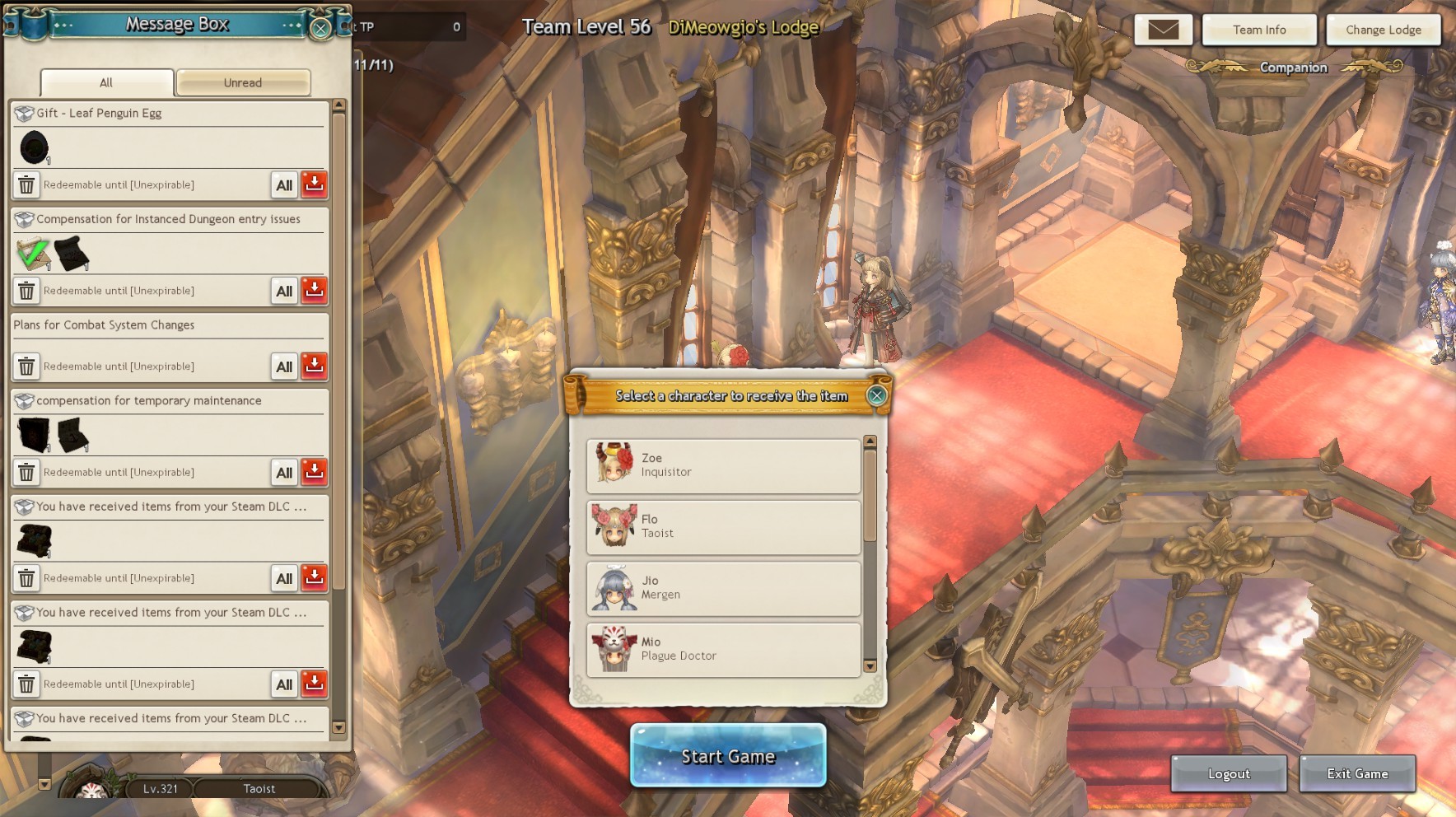Screen dimensions: 1456x817
Task: Click the message list scroll-down arrow
Action: click(338, 727)
